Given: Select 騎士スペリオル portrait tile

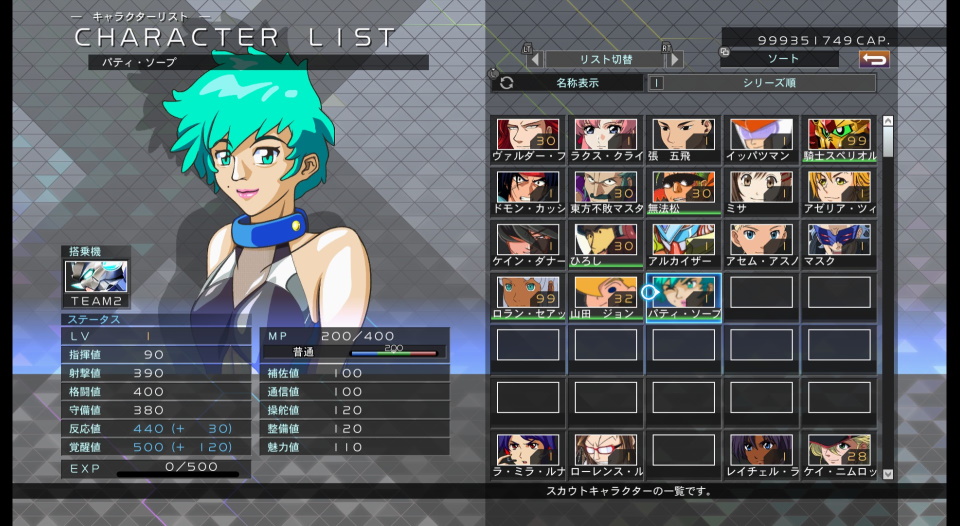Looking at the screenshot, I should click(840, 139).
